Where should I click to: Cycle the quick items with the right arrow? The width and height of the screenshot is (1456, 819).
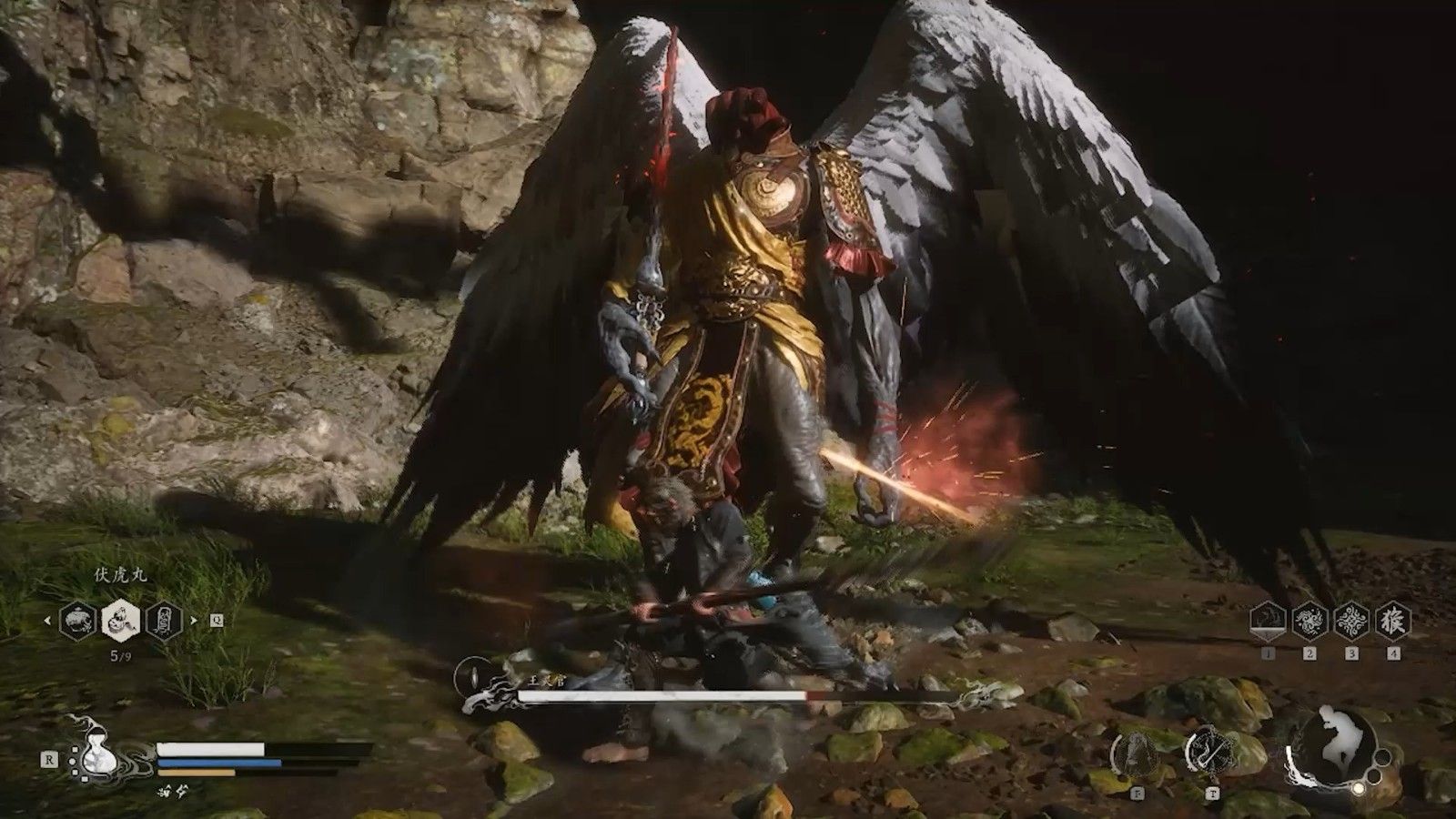[x=193, y=622]
